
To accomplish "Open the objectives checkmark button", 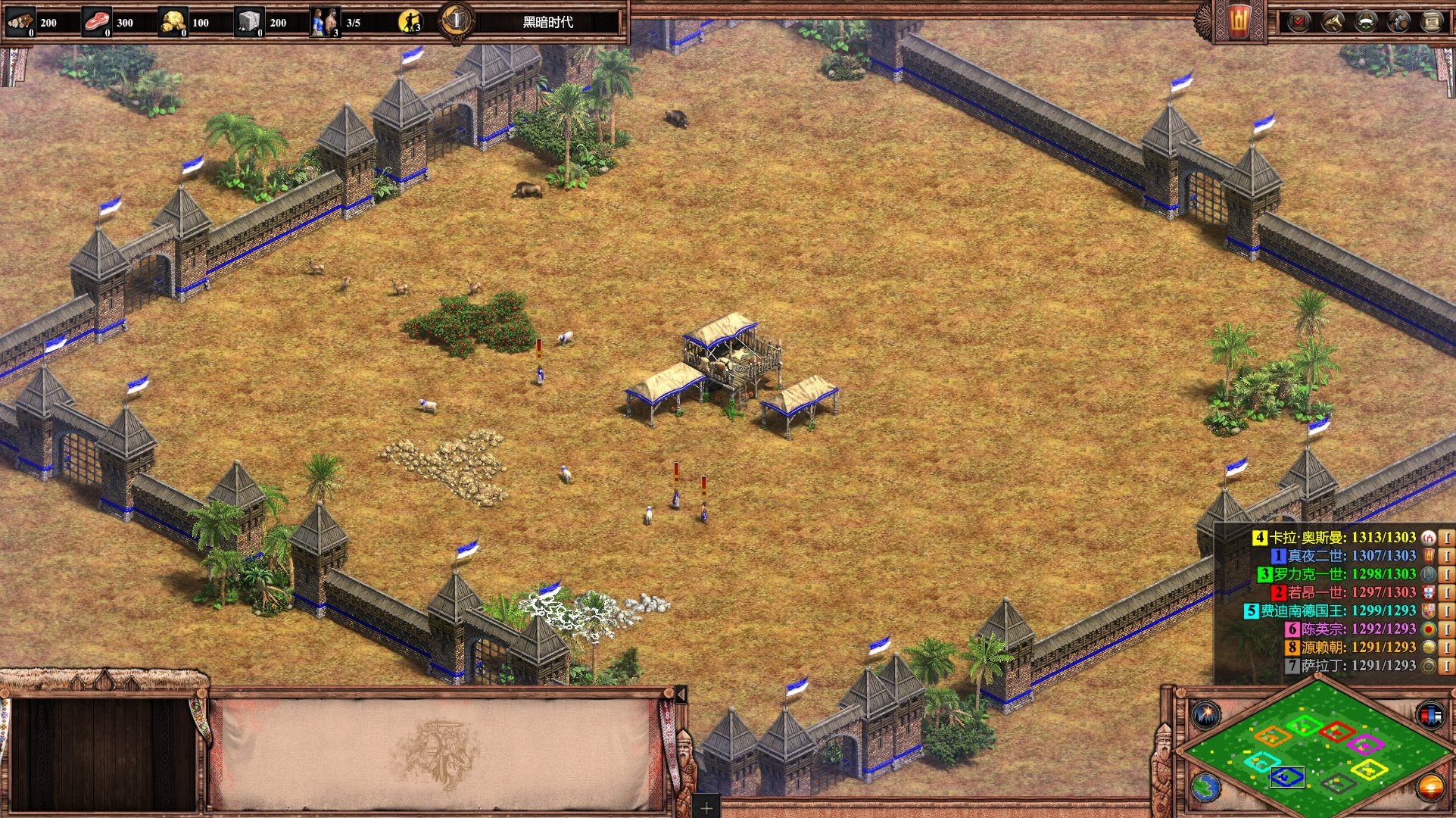I will point(1299,22).
